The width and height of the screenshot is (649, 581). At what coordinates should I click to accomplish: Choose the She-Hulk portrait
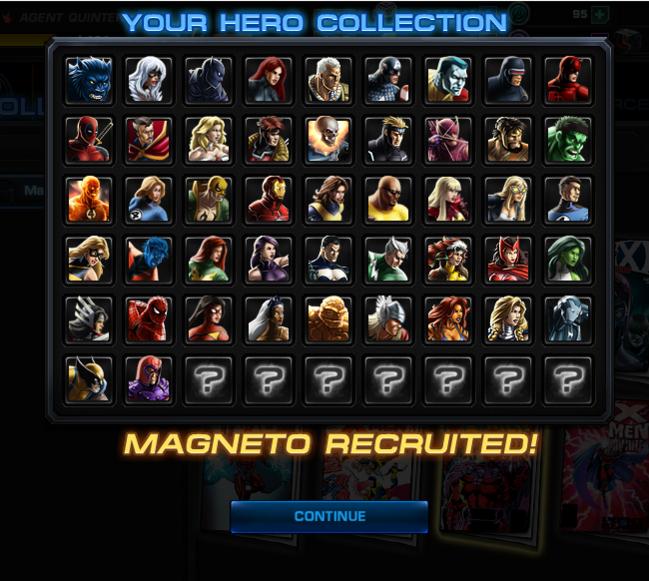point(567,259)
